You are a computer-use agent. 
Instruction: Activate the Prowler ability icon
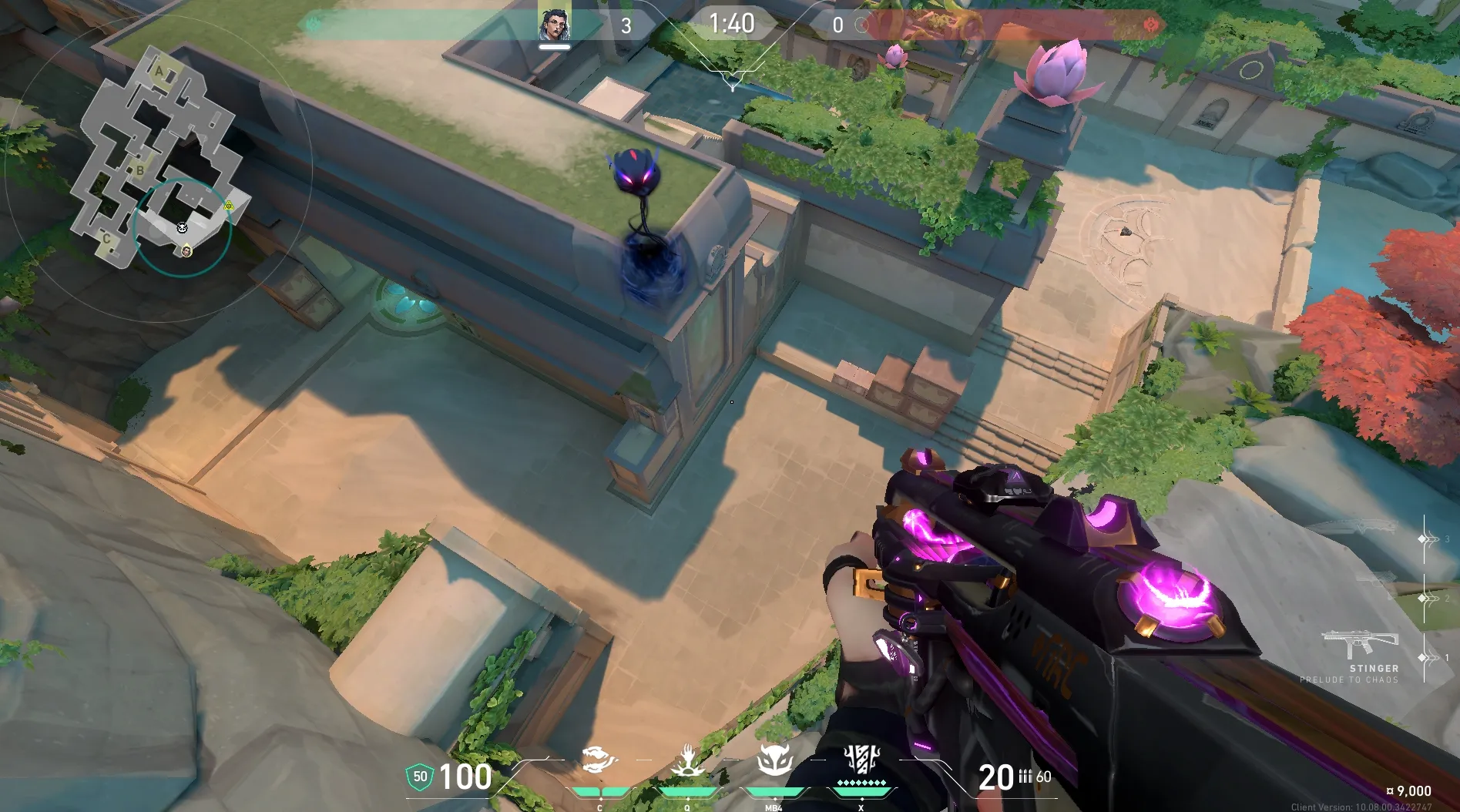[599, 762]
